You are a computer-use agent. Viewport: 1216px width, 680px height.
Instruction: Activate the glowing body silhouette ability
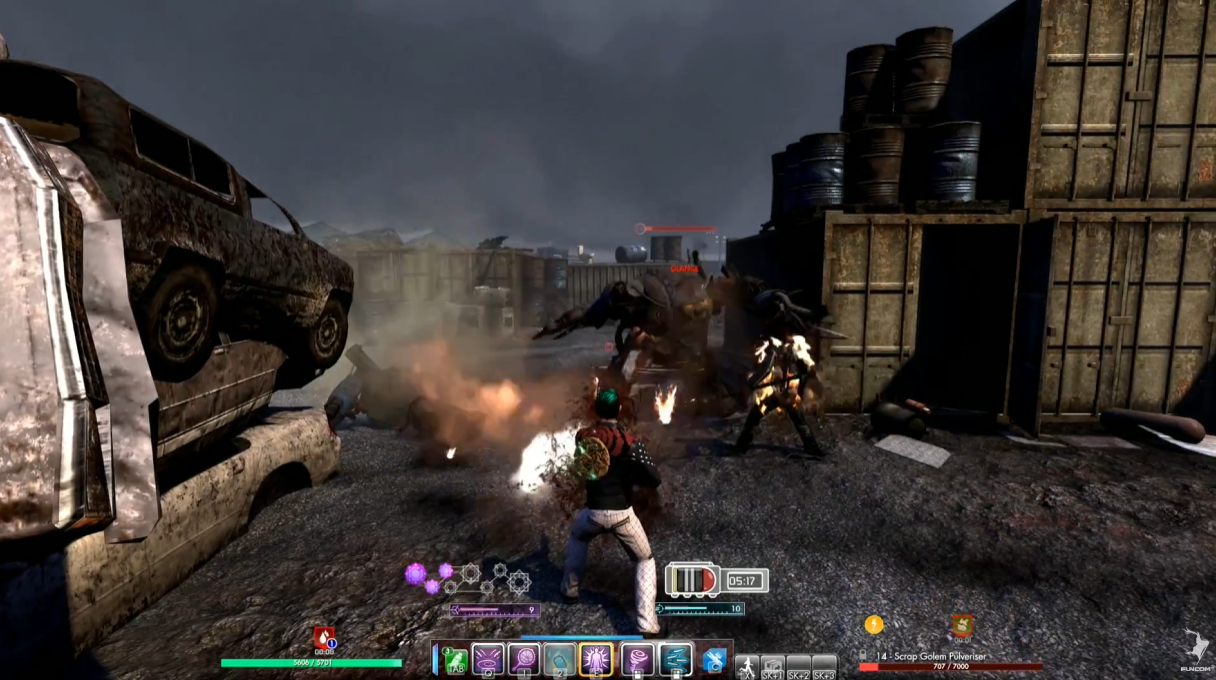[596, 659]
